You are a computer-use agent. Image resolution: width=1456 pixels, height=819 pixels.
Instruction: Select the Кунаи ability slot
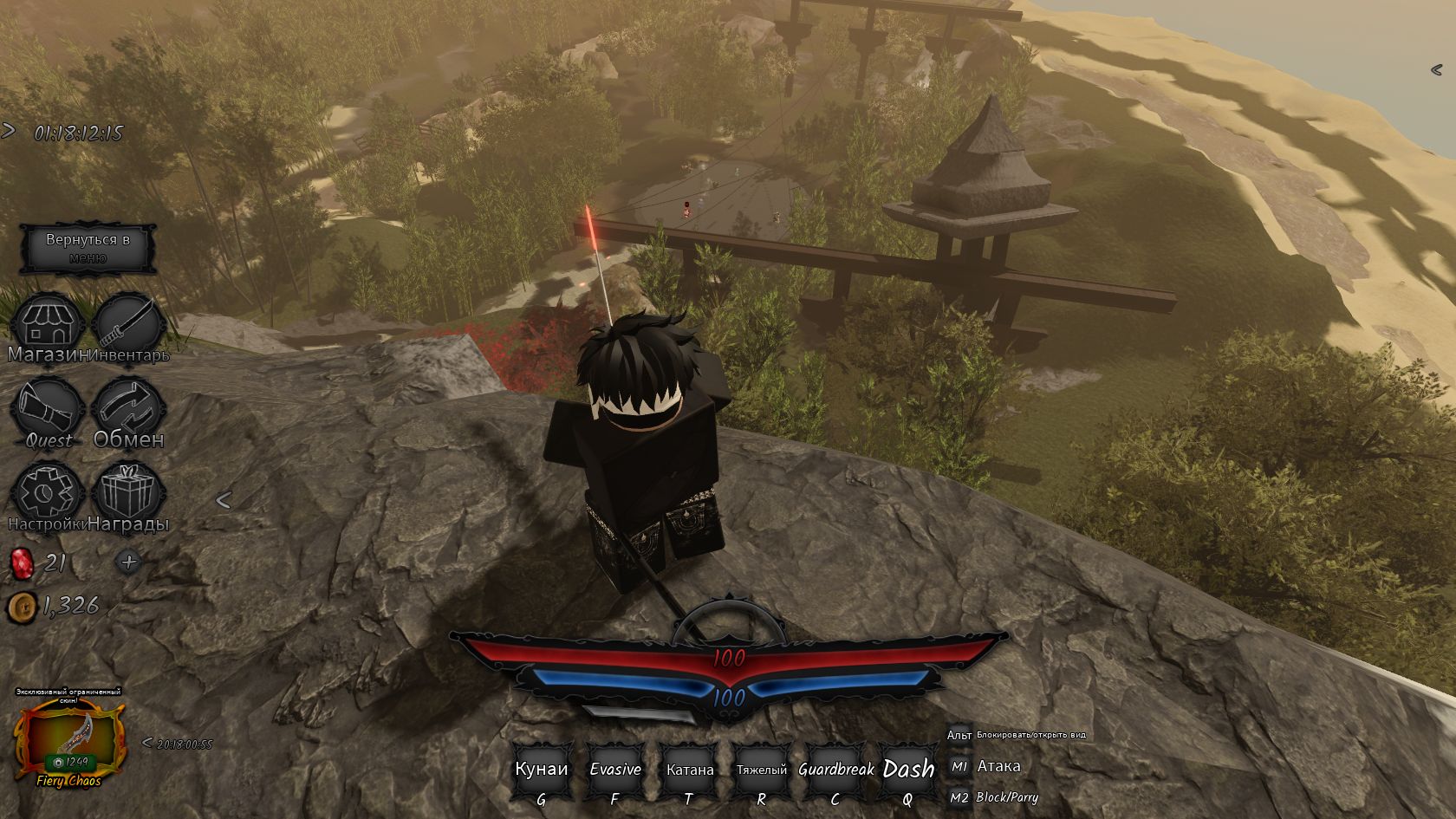(542, 770)
